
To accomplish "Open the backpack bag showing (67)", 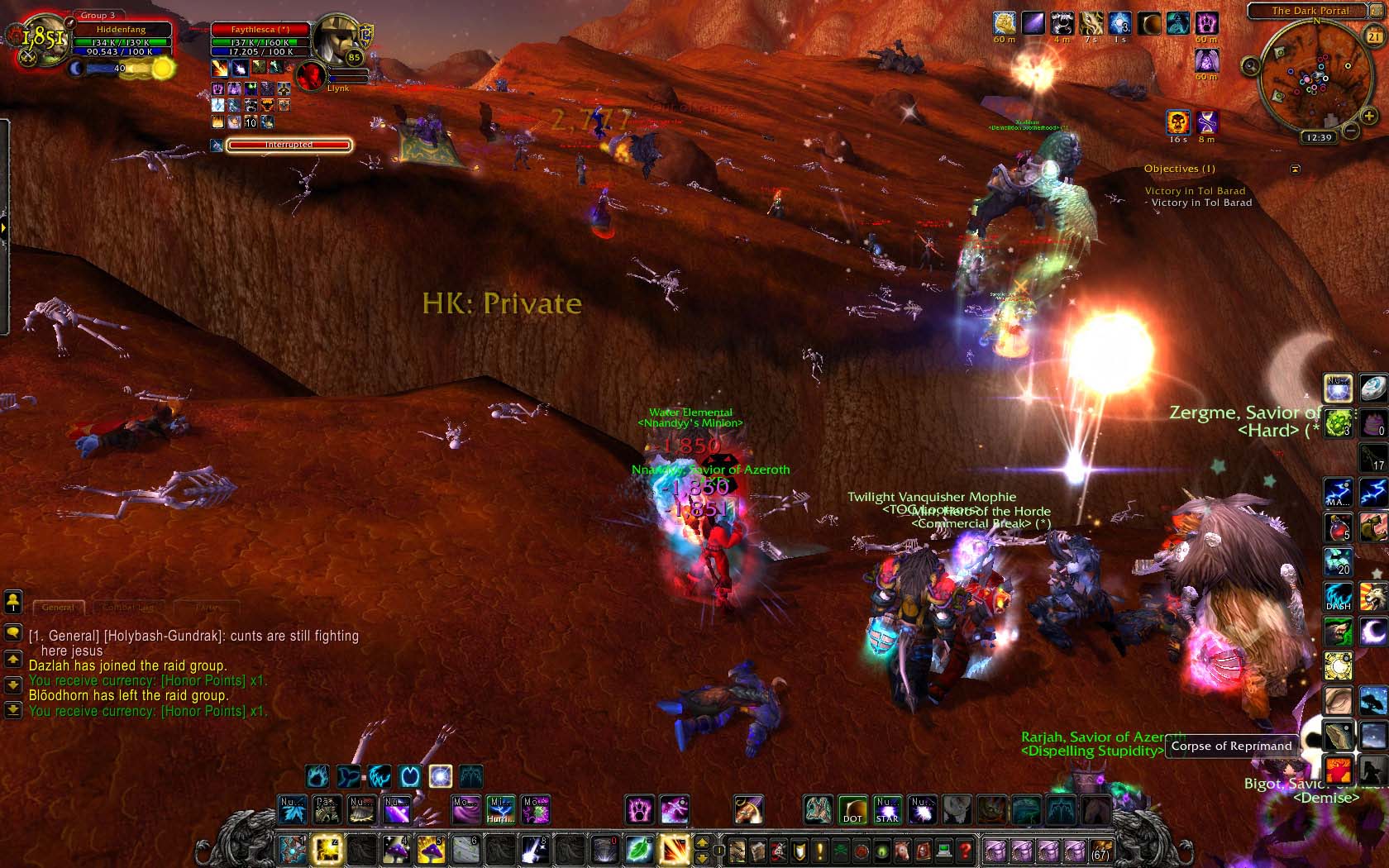I will [x=1101, y=850].
